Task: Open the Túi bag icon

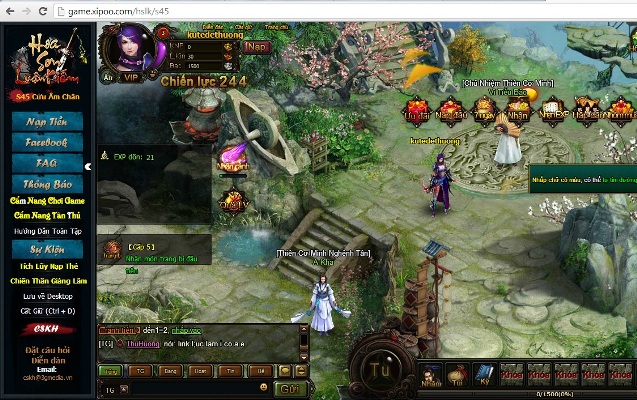Action: coord(457,374)
